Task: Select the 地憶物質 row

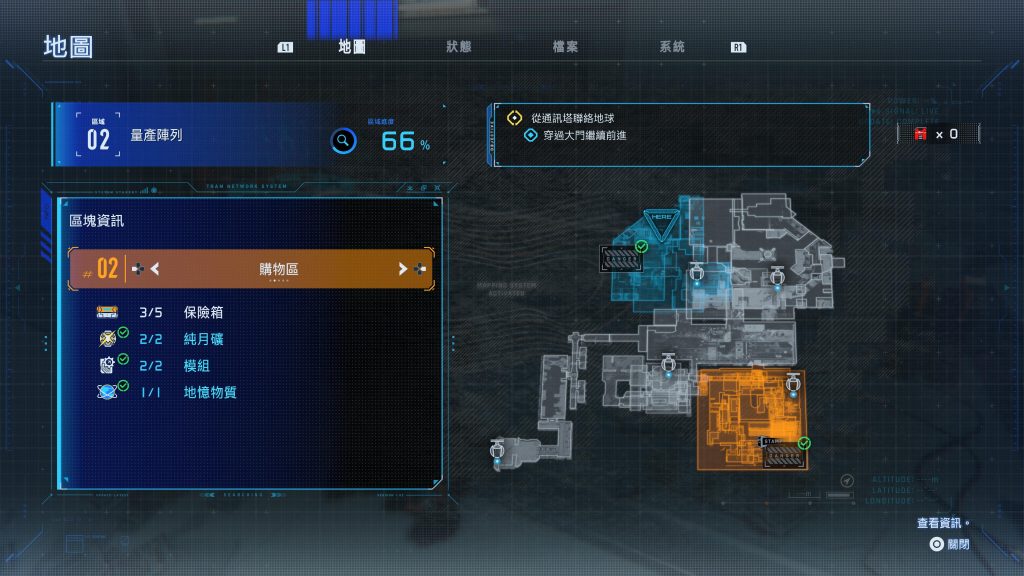Action: (208, 392)
